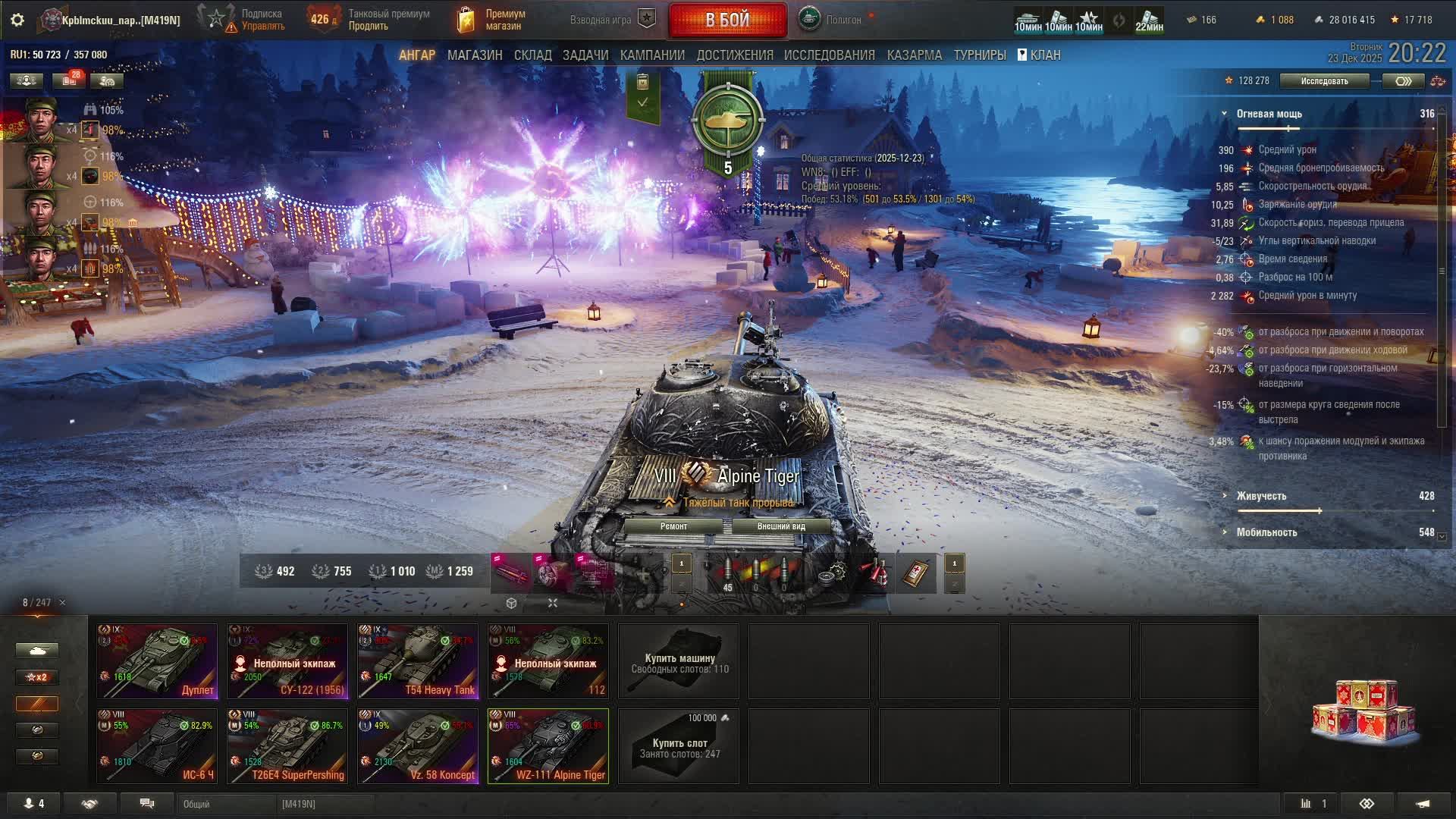Go to the ЗАДАЧИ tab
The width and height of the screenshot is (1456, 819).
pos(585,55)
